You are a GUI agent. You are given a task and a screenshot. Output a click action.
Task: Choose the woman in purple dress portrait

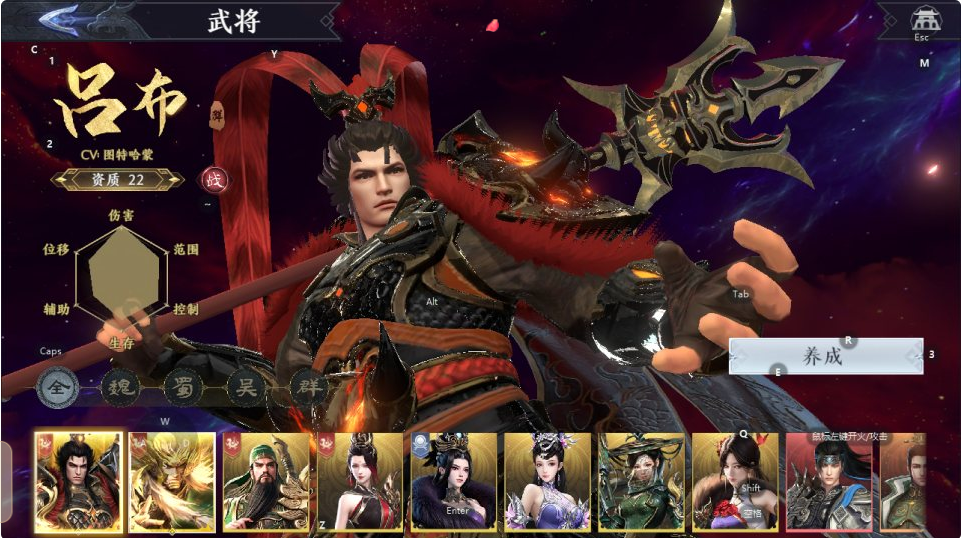(x=547, y=482)
